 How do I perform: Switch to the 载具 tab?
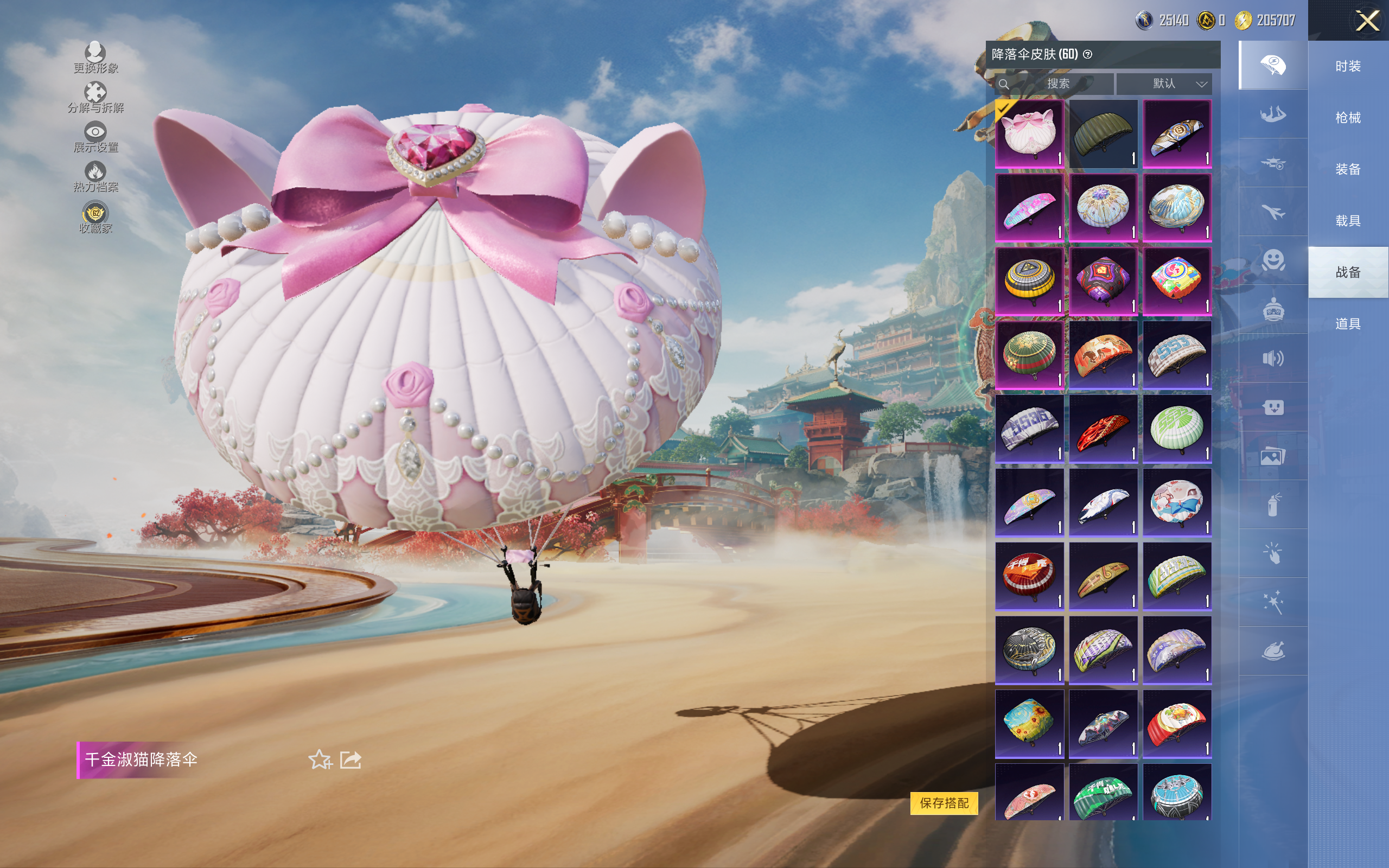(1348, 221)
